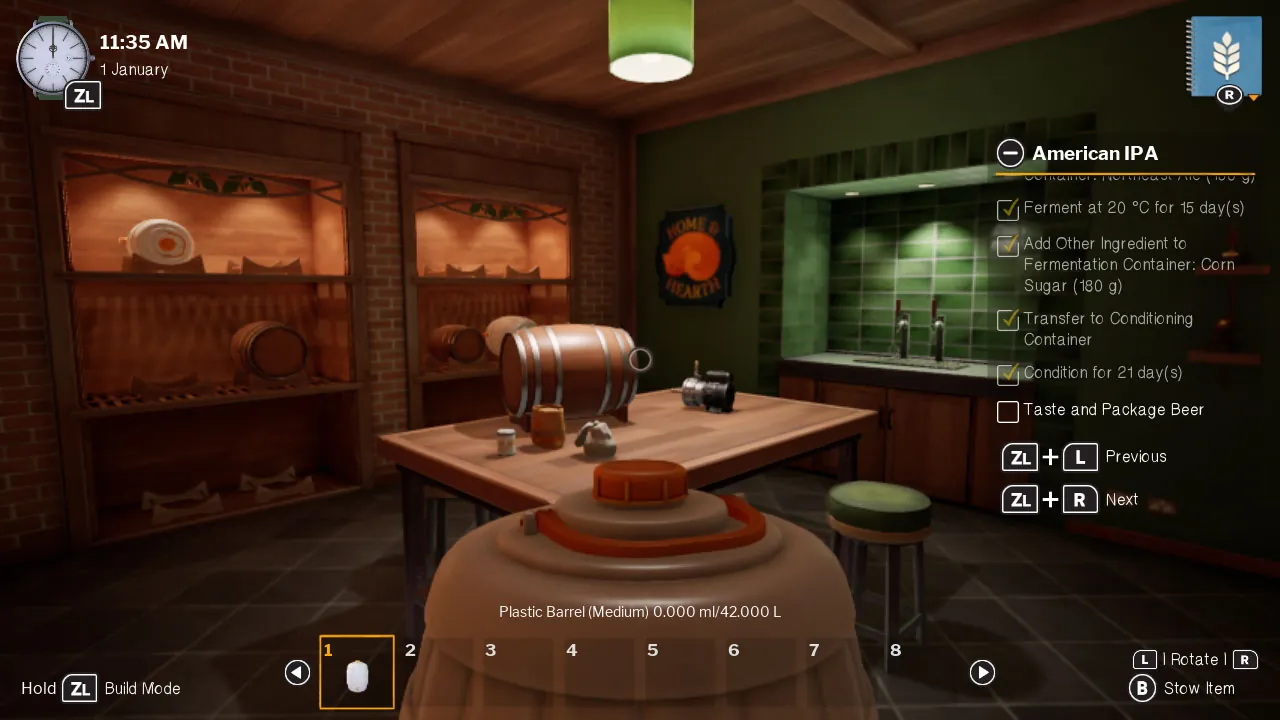Uncheck the Transfer to Conditioning Container step
The image size is (1280, 720).
pyautogui.click(x=1008, y=320)
